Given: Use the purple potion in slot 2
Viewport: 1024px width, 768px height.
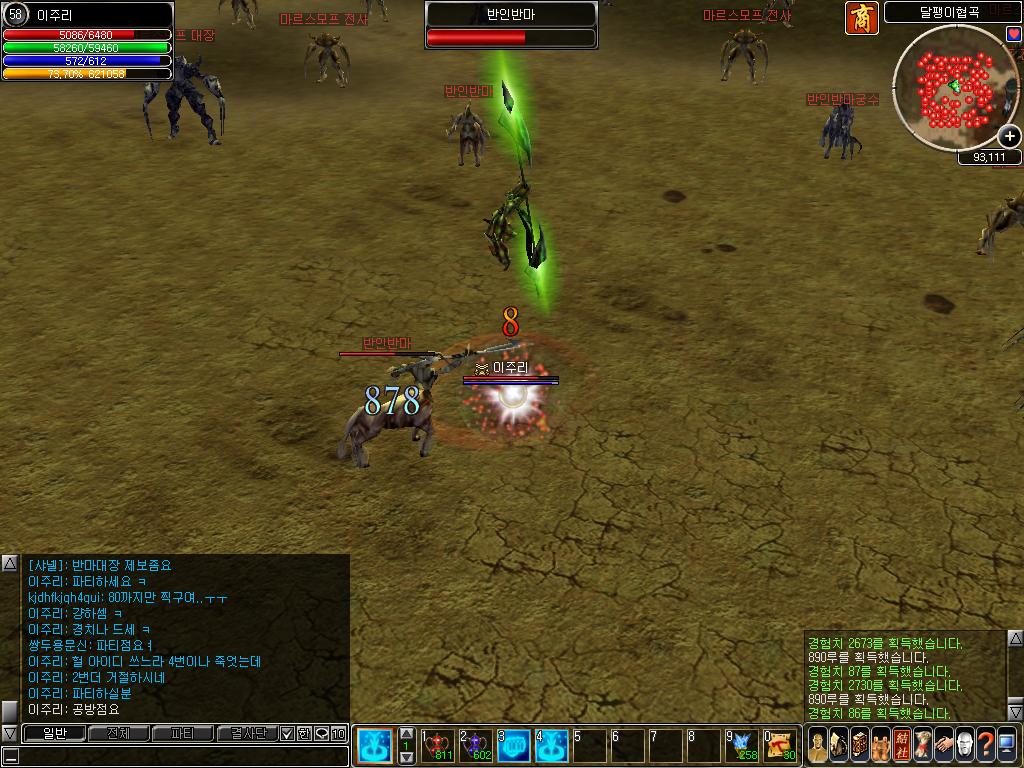Looking at the screenshot, I should point(476,745).
